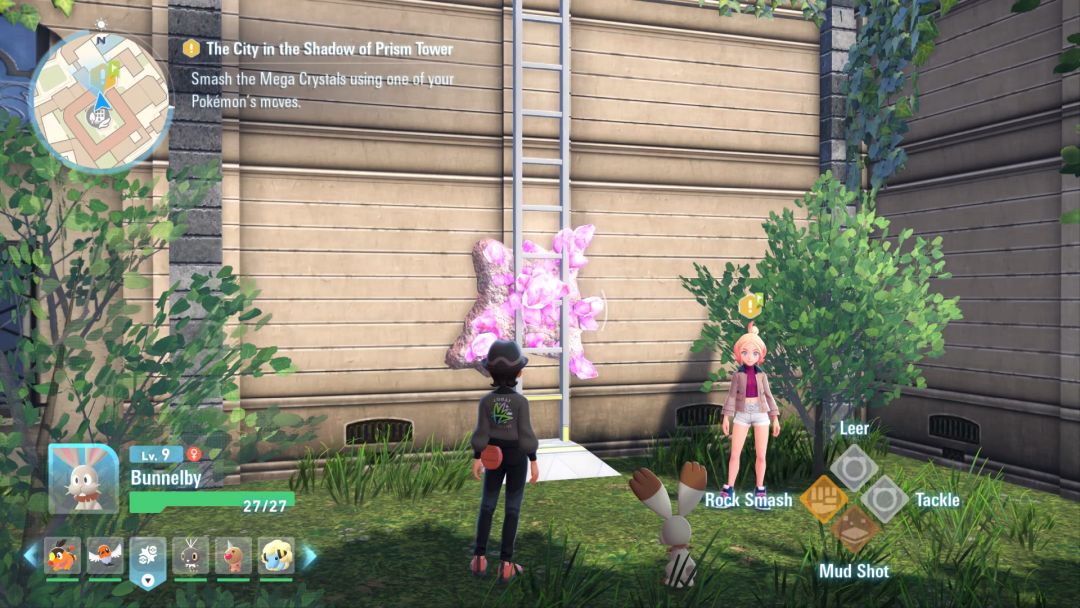Choose Scatterbug from the party bar
Screen dimensions: 1080x608
(190, 556)
